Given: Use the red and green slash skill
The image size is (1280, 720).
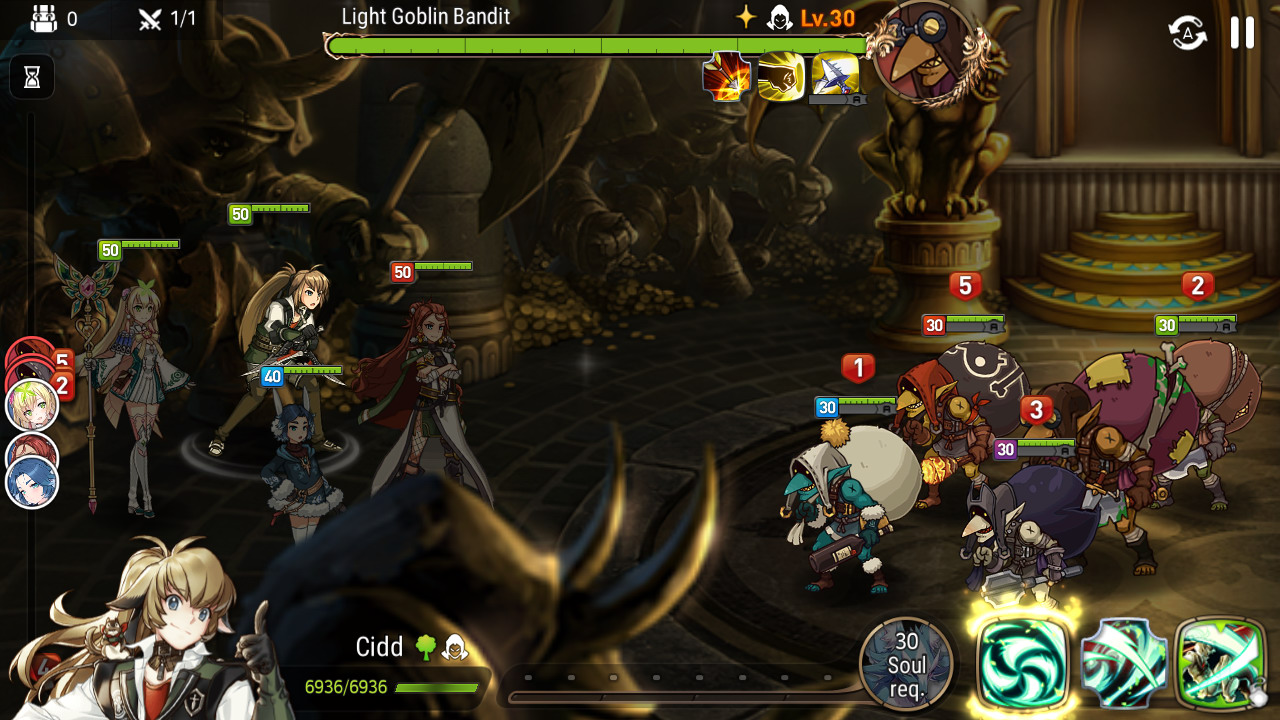Looking at the screenshot, I should pyautogui.click(x=1123, y=663).
